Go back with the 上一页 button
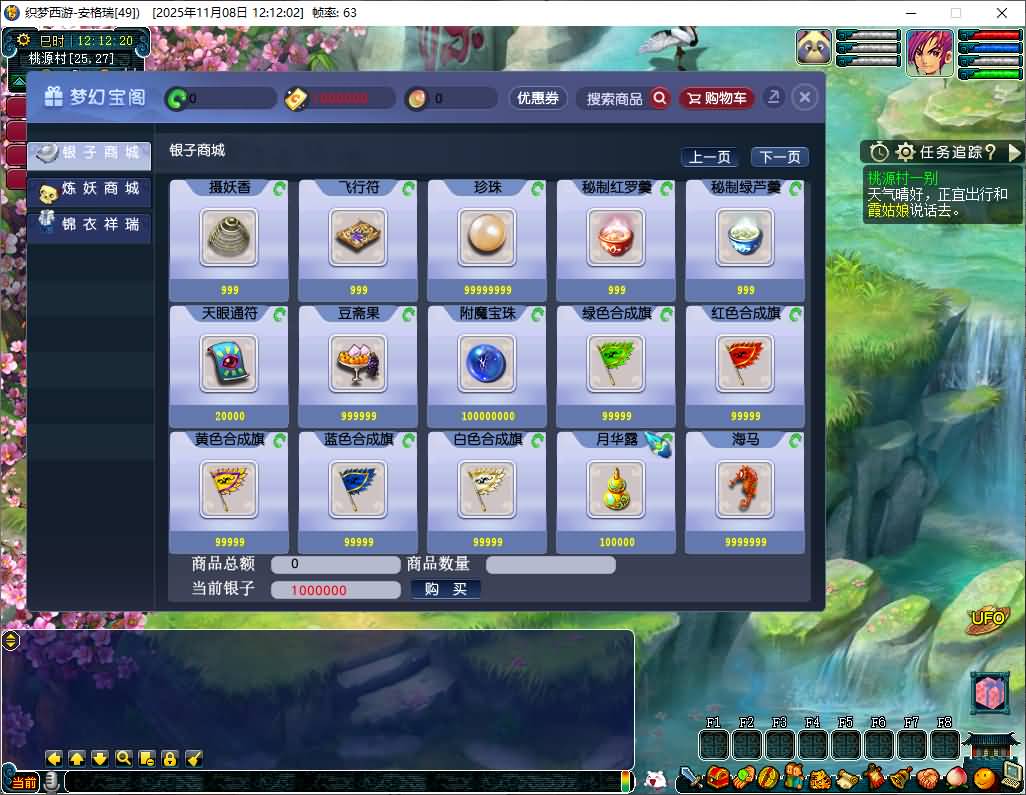 (x=710, y=157)
